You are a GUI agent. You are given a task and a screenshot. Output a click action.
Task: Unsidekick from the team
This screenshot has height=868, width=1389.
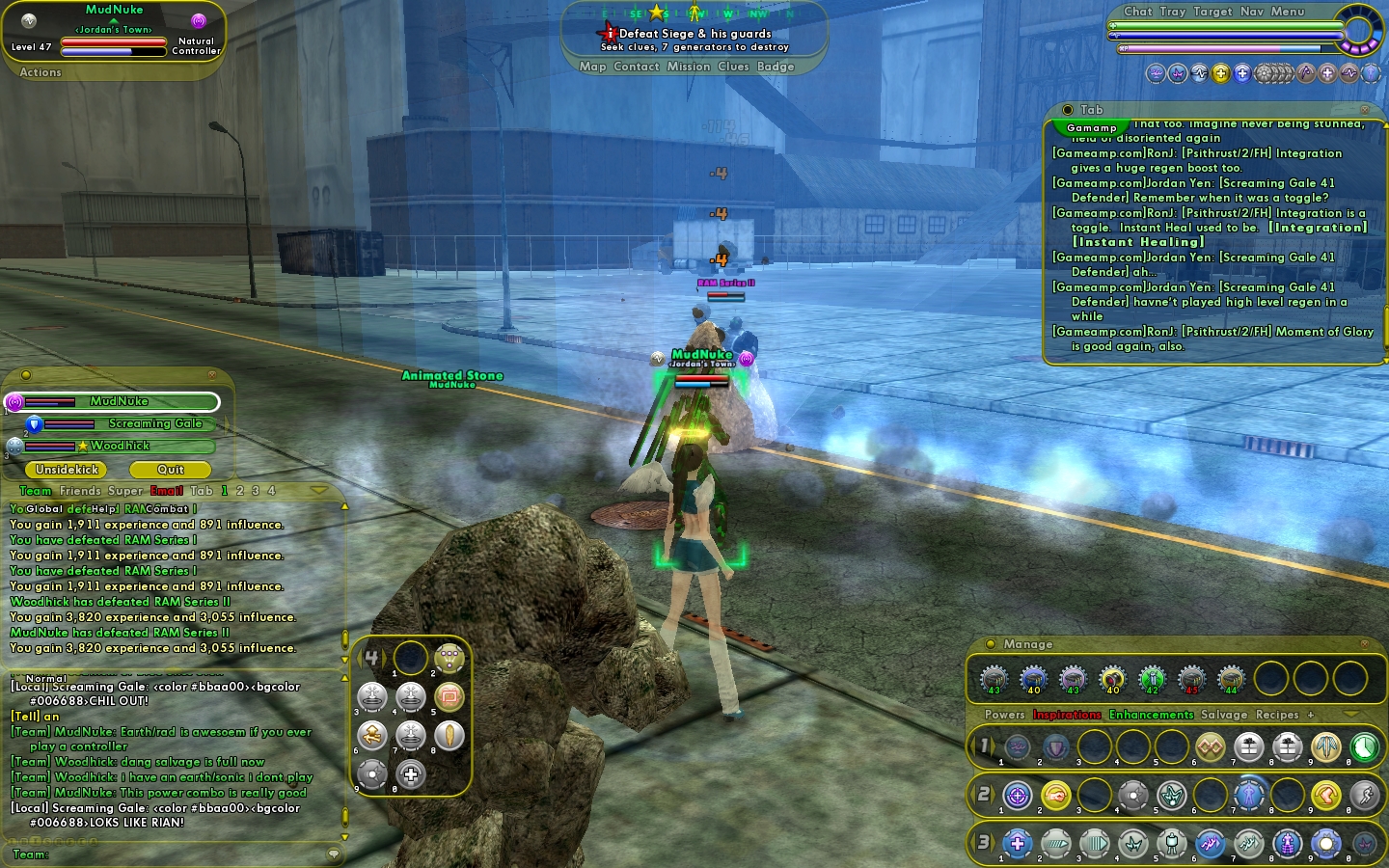[68, 470]
